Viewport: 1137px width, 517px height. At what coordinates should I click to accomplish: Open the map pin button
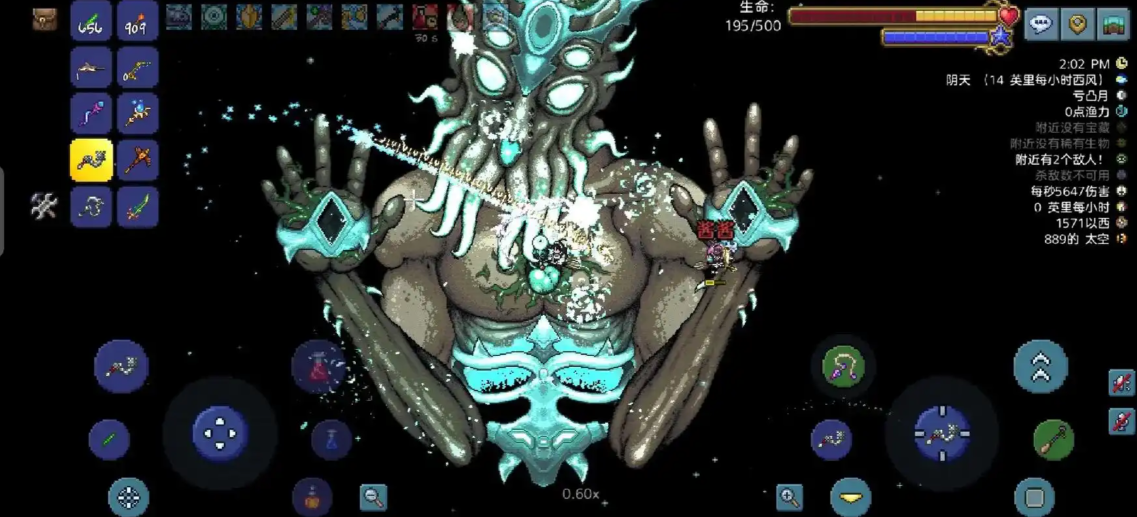[1077, 24]
